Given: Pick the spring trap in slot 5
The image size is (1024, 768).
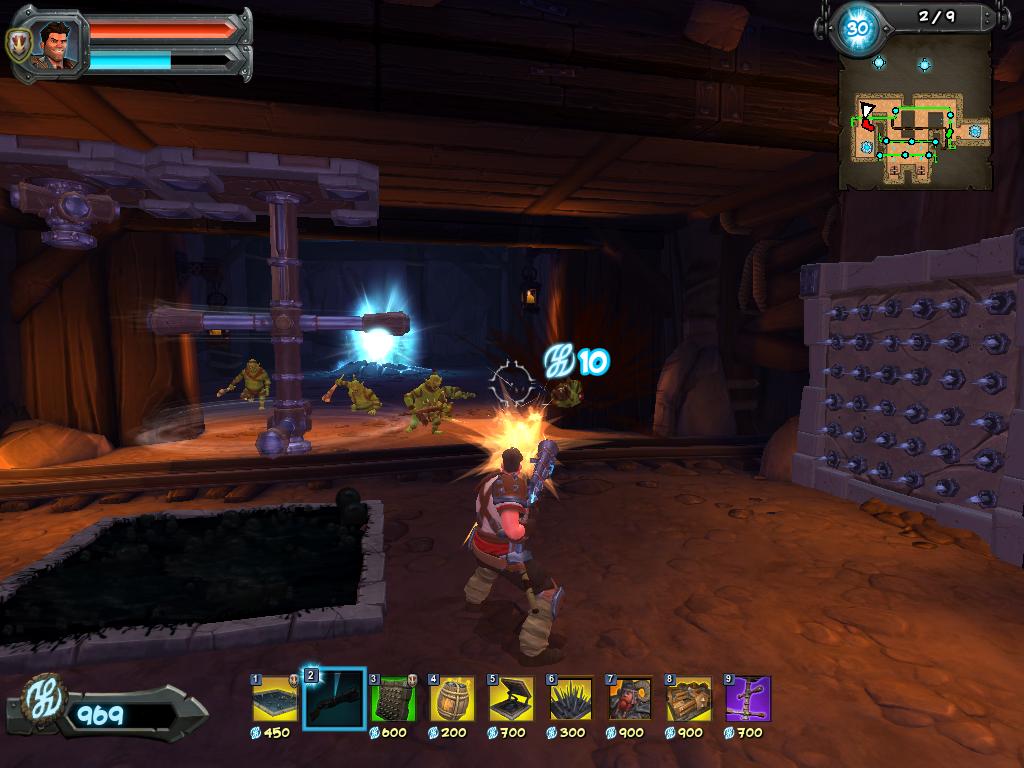Looking at the screenshot, I should 511,699.
